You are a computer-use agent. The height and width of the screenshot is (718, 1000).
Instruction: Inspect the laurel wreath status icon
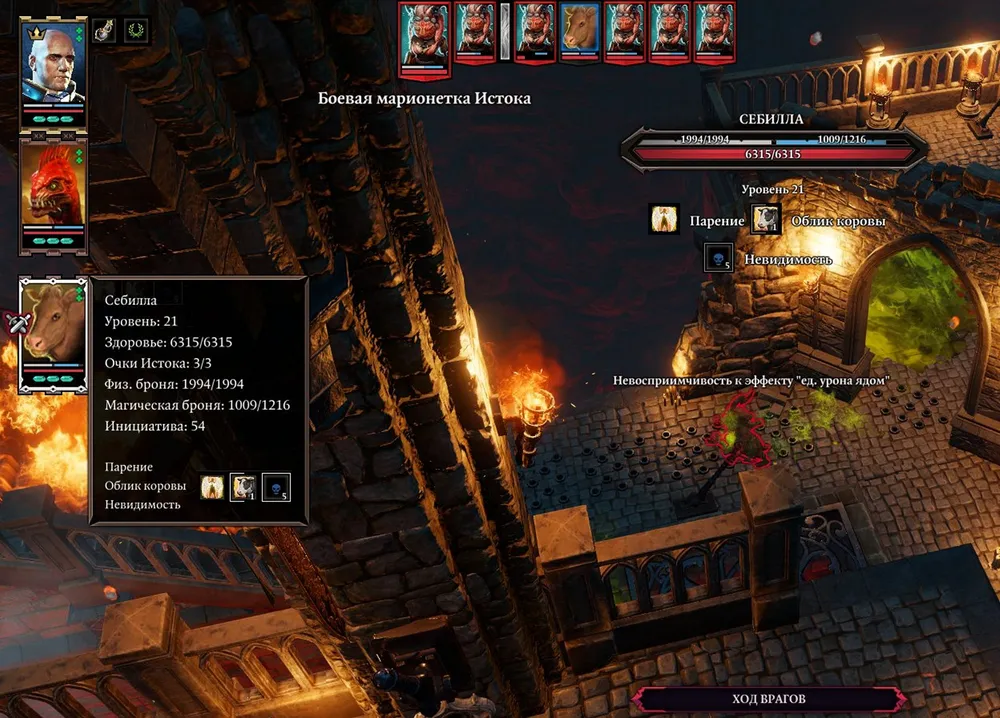tap(134, 30)
